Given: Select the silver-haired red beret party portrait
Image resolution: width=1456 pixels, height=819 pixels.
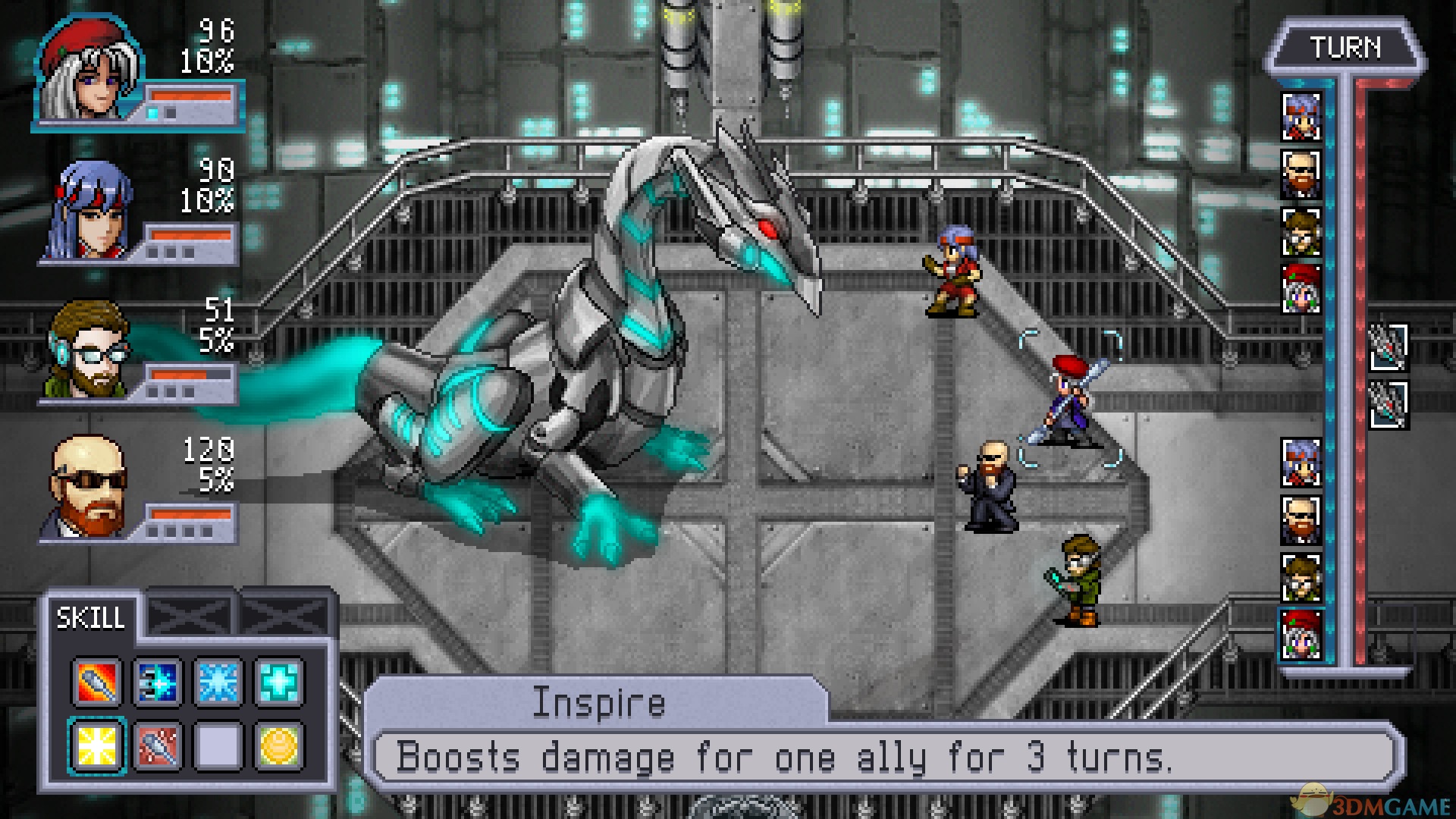Looking at the screenshot, I should click(x=89, y=70).
